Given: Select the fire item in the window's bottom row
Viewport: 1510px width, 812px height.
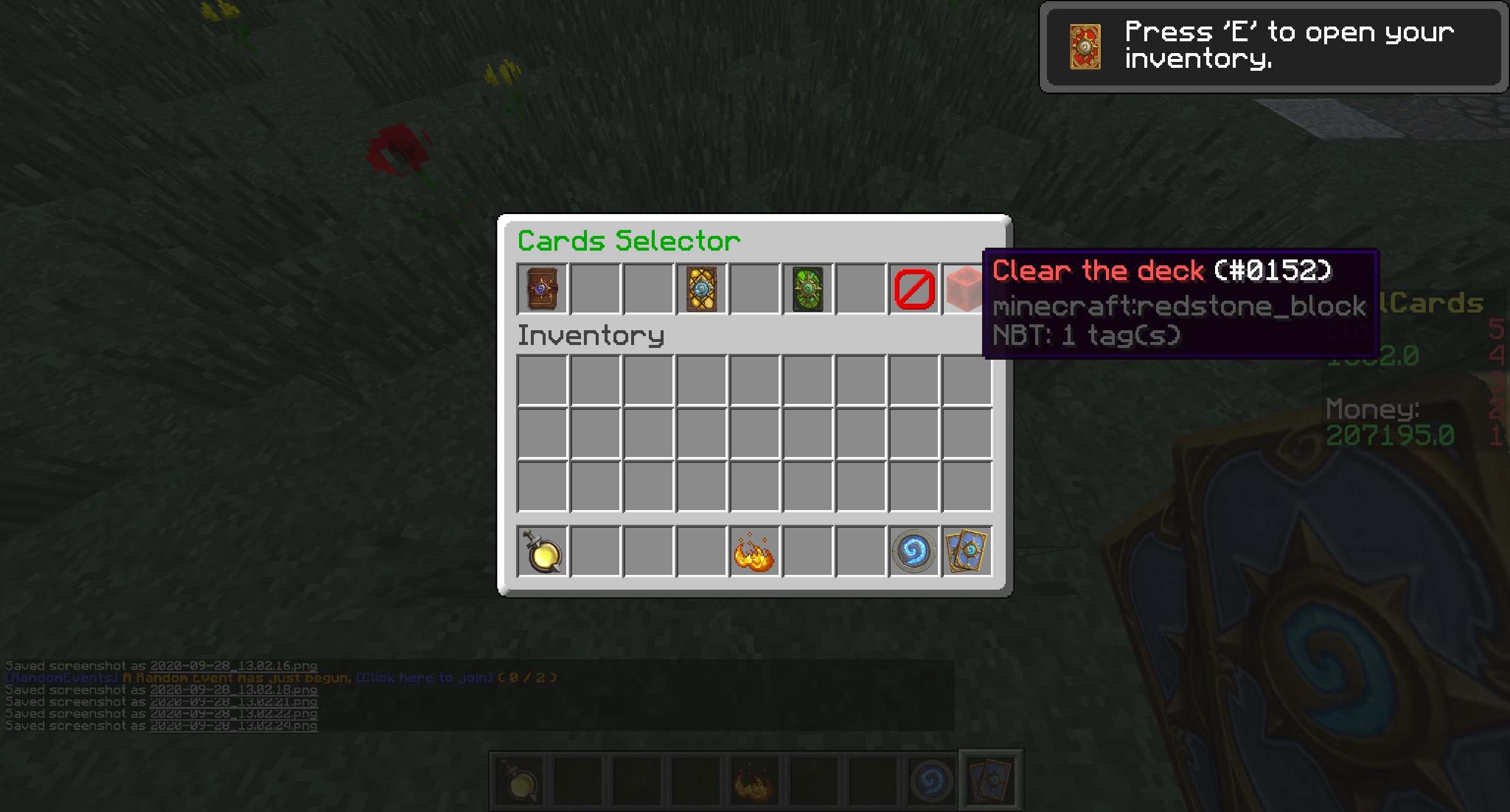Looking at the screenshot, I should pos(754,552).
